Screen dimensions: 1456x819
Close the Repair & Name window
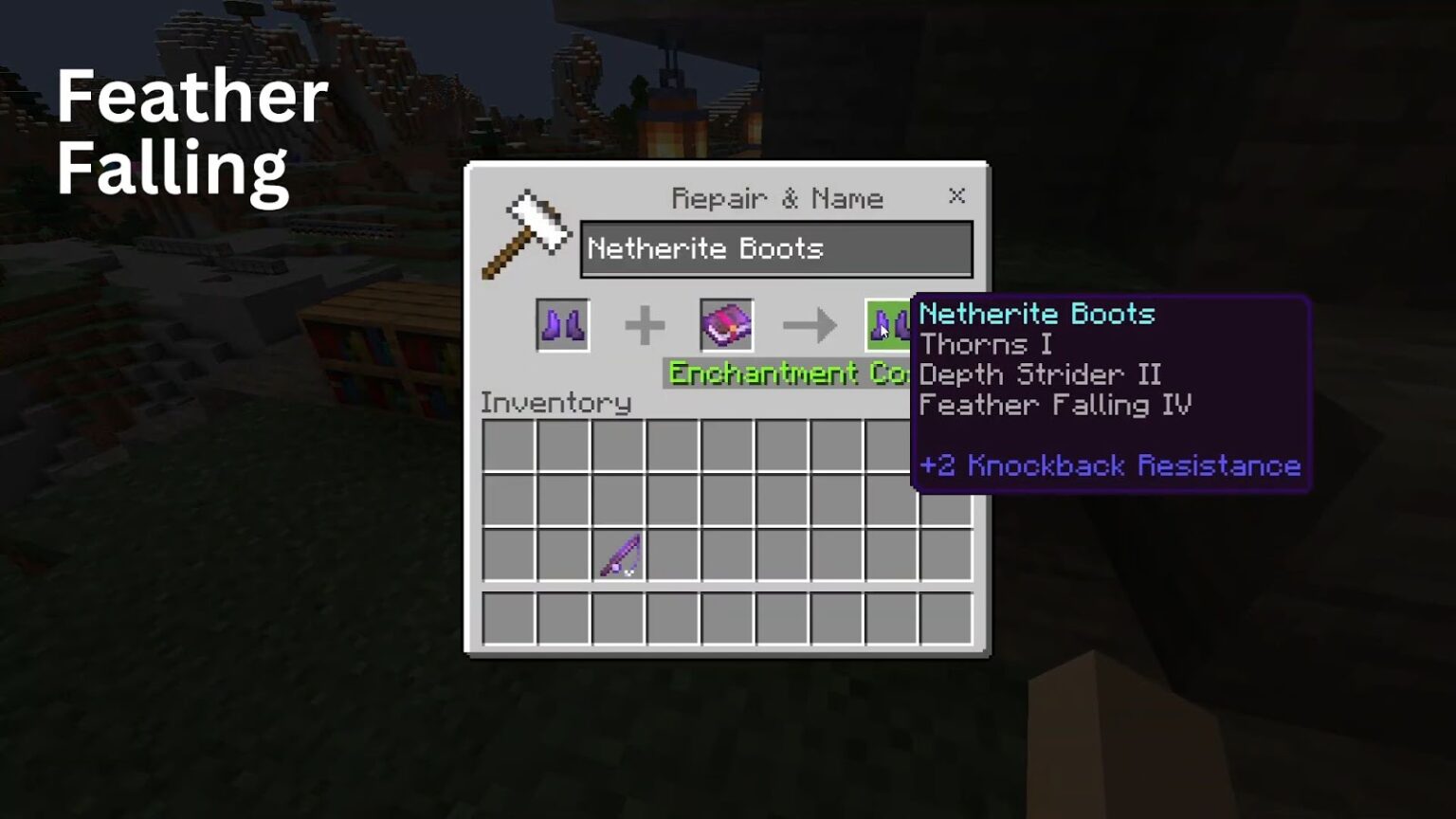[956, 196]
